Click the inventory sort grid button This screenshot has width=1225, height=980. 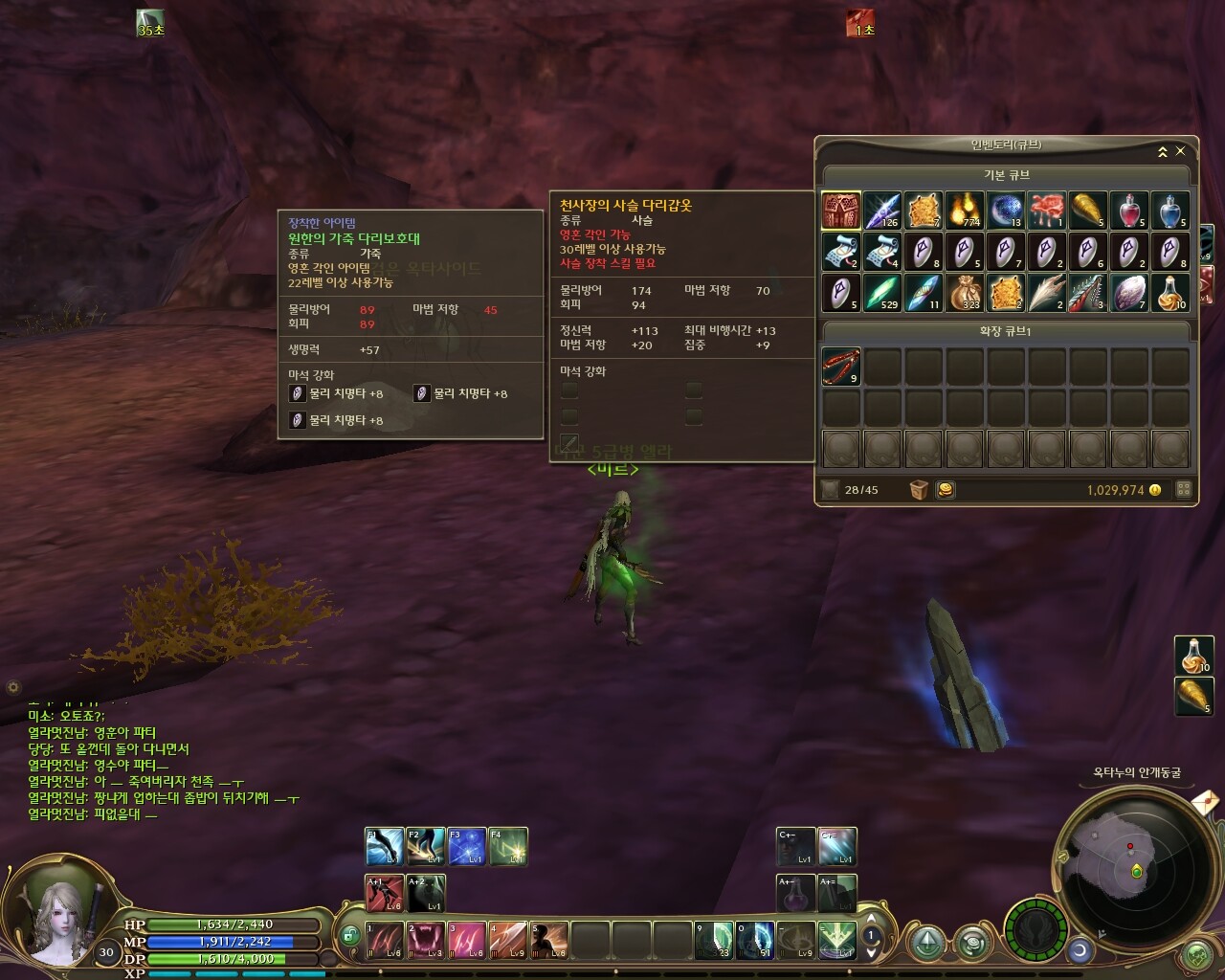(x=1183, y=490)
